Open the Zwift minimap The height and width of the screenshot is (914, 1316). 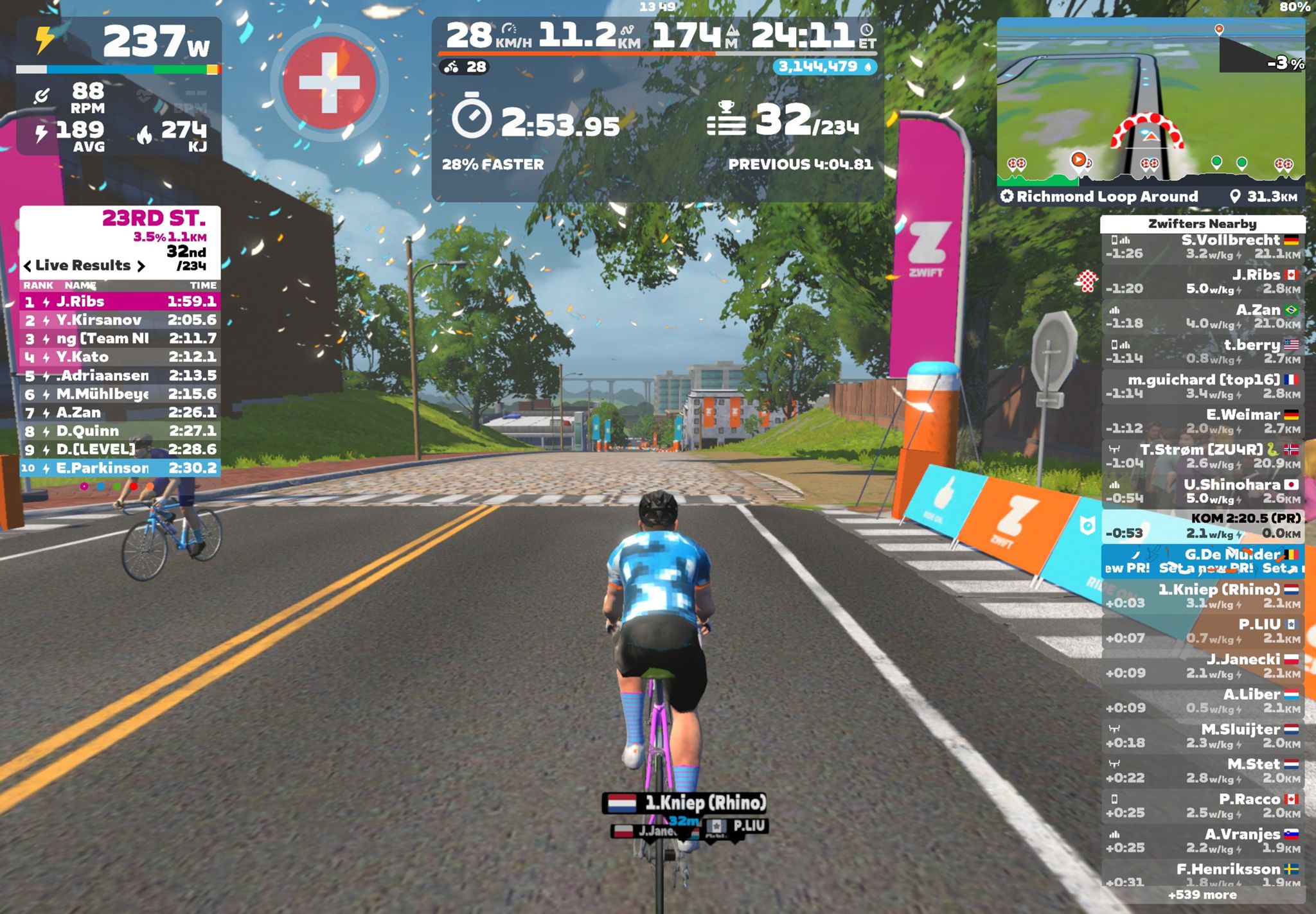point(1150,100)
